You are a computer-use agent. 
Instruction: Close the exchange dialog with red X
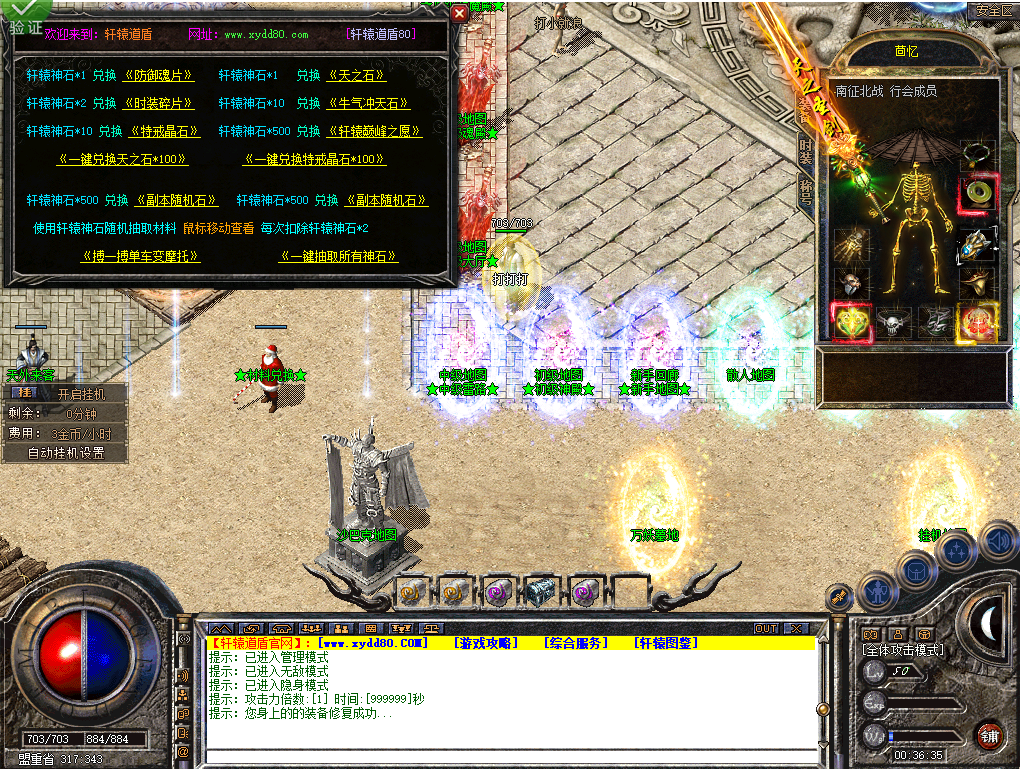459,13
